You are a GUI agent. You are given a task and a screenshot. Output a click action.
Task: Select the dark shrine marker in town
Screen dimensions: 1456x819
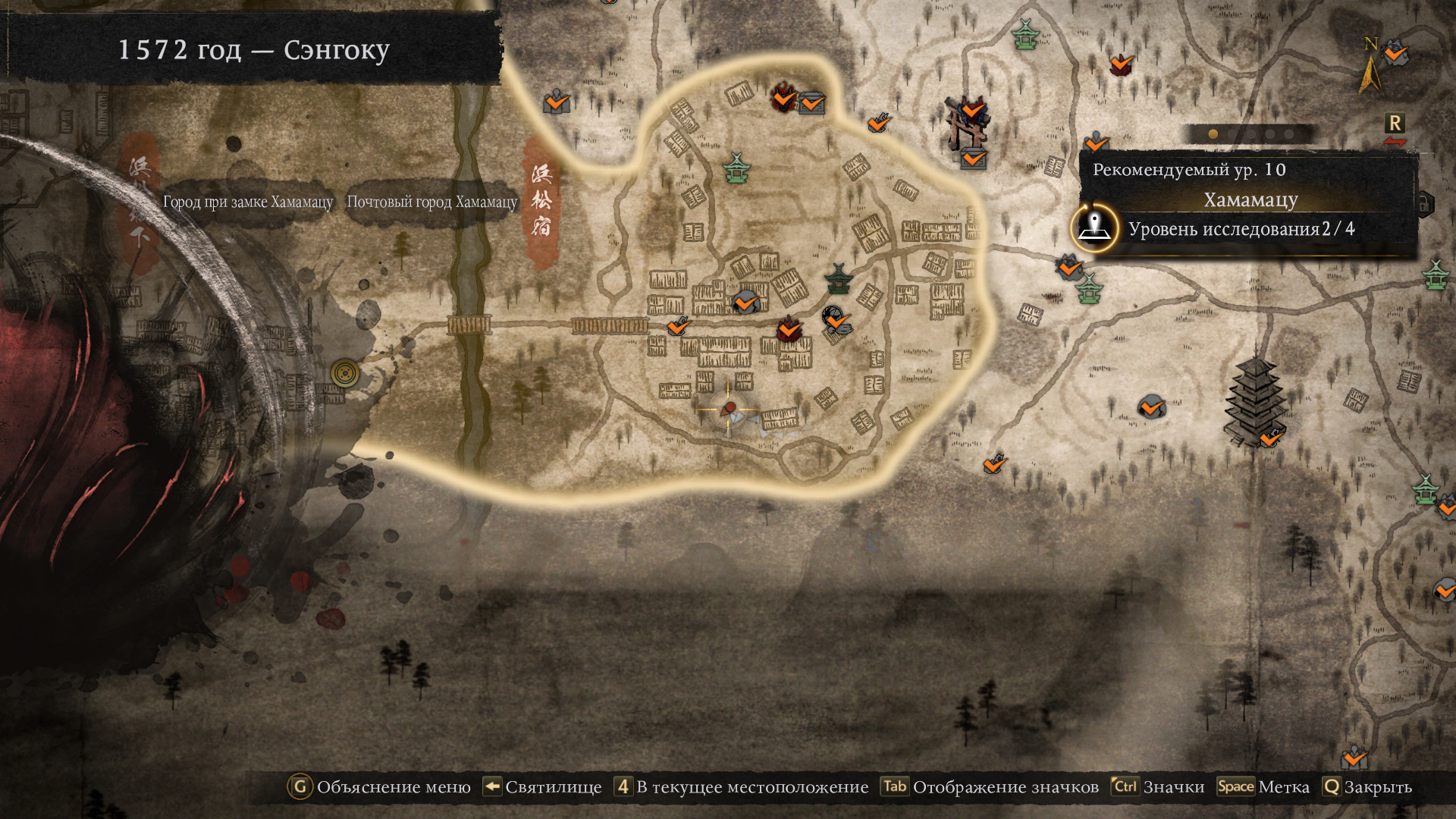(x=838, y=279)
